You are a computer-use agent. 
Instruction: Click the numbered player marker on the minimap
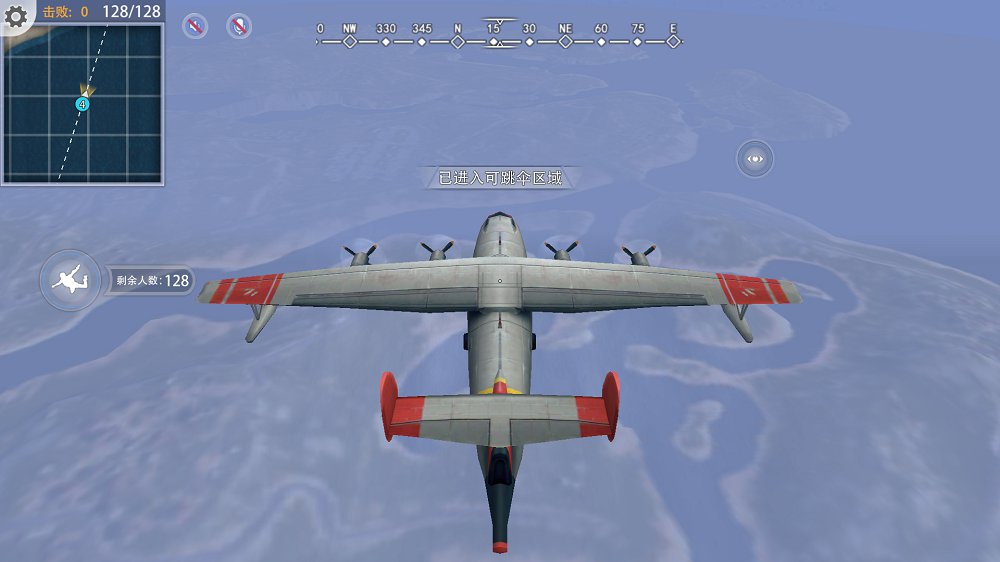tap(82, 104)
